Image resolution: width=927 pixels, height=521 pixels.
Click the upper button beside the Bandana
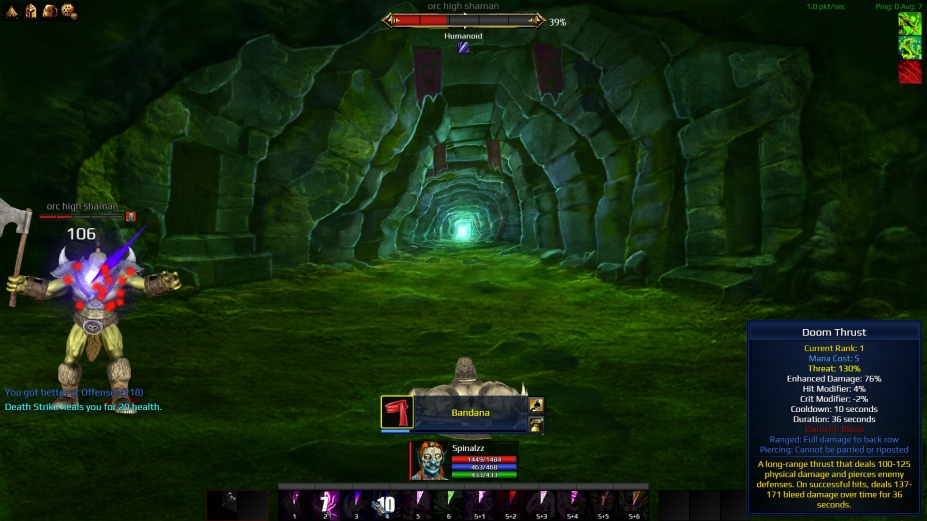click(x=536, y=405)
